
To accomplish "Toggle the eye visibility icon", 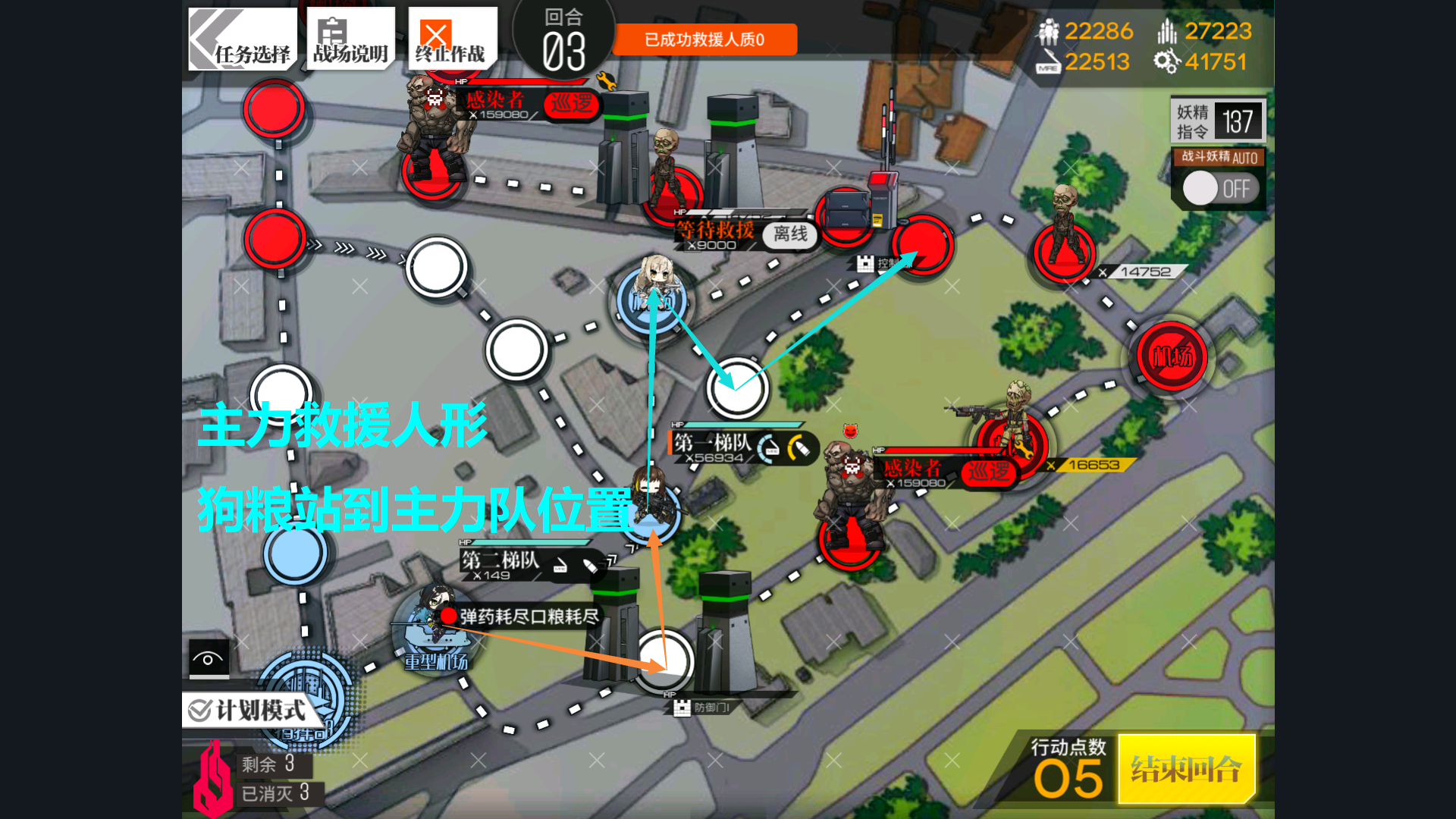I will (209, 658).
